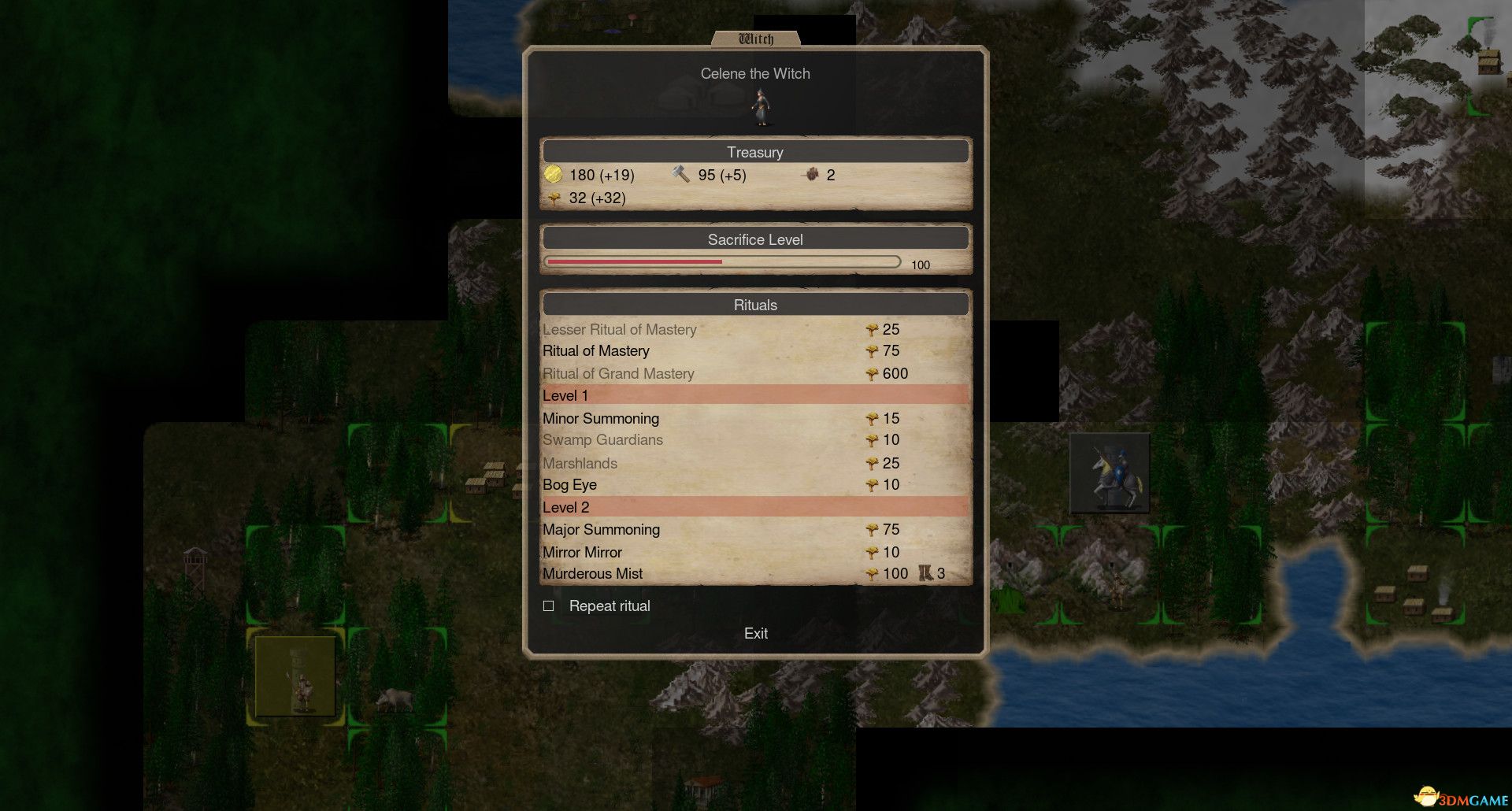Collapse the Treasury panel header
1512x811 pixels.
coord(754,152)
